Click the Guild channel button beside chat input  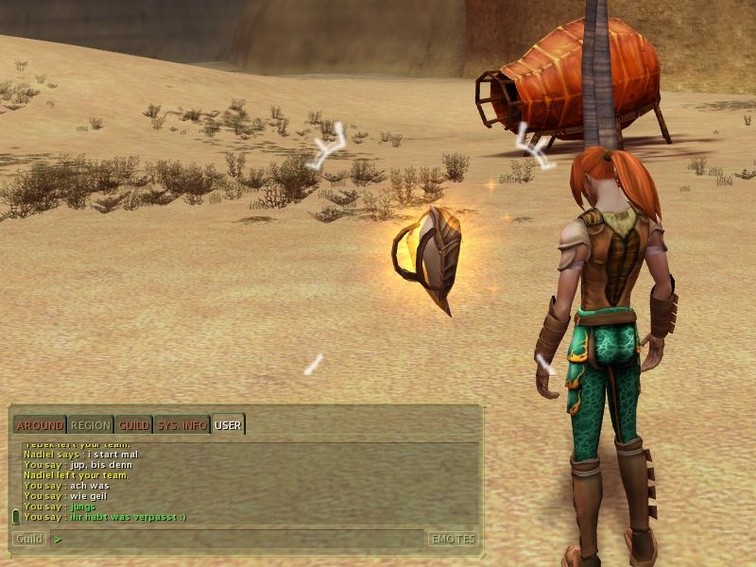(x=29, y=539)
